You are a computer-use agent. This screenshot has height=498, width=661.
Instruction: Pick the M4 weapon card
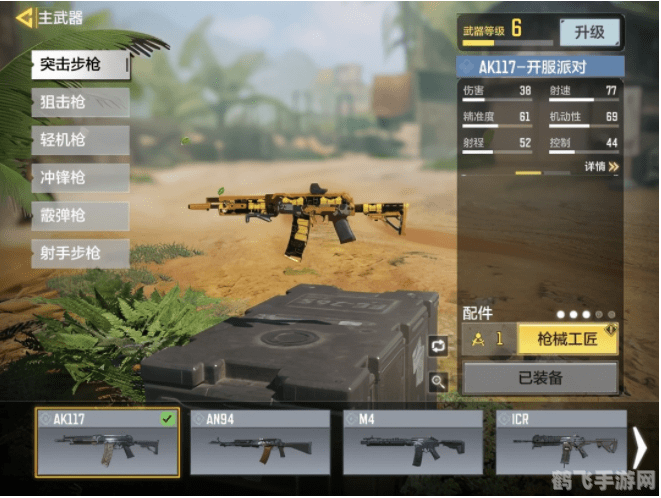(413, 442)
